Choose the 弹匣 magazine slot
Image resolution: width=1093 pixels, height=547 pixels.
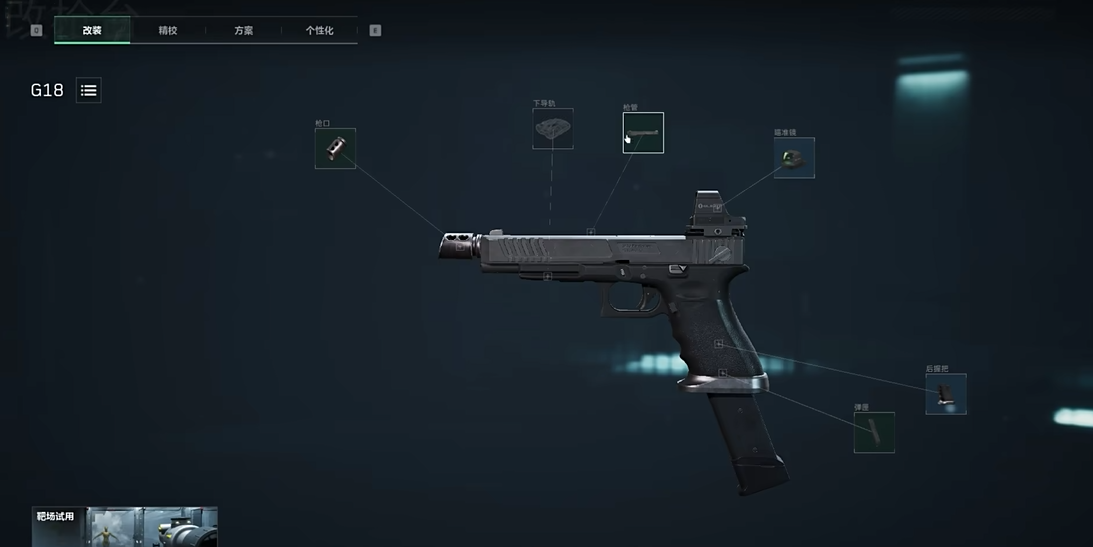(874, 432)
